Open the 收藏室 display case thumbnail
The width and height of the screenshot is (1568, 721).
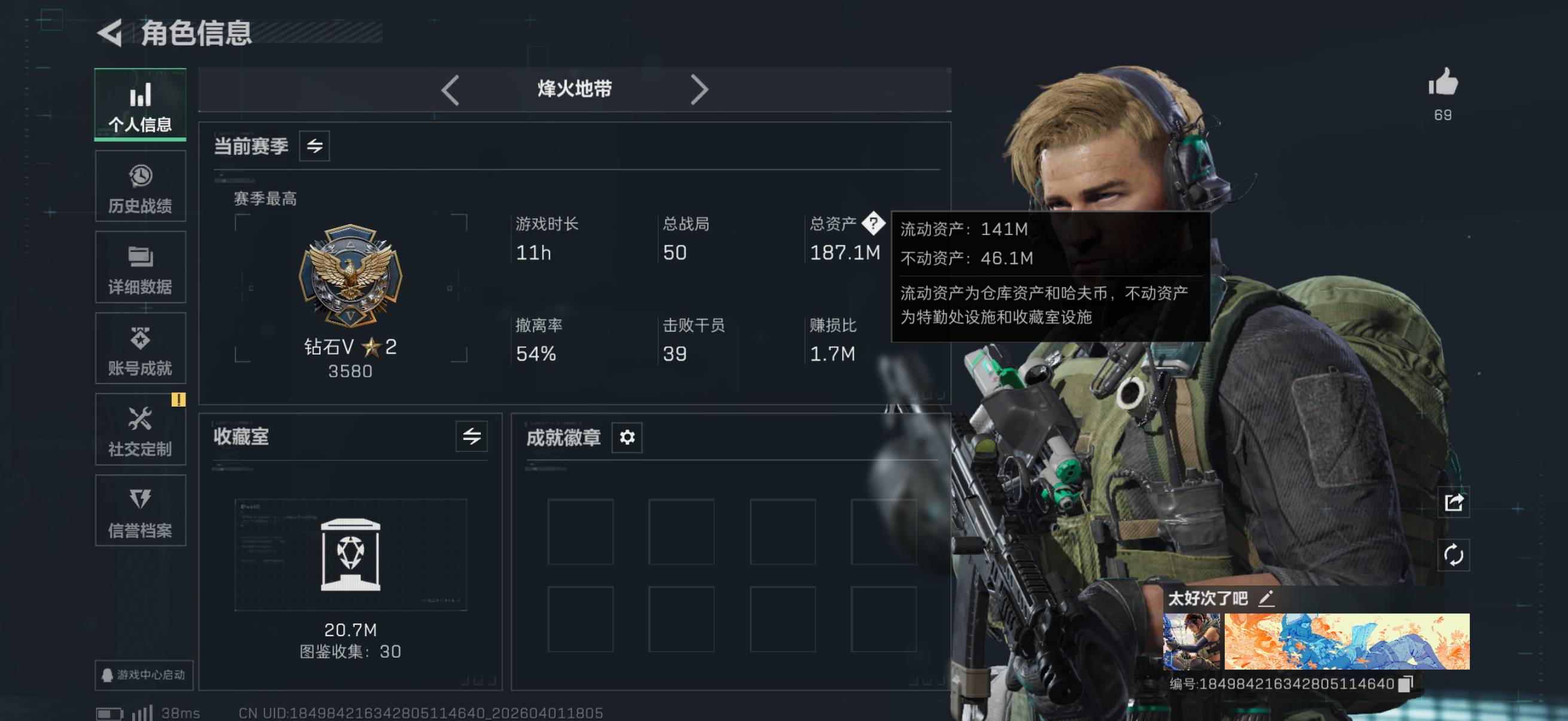[350, 555]
